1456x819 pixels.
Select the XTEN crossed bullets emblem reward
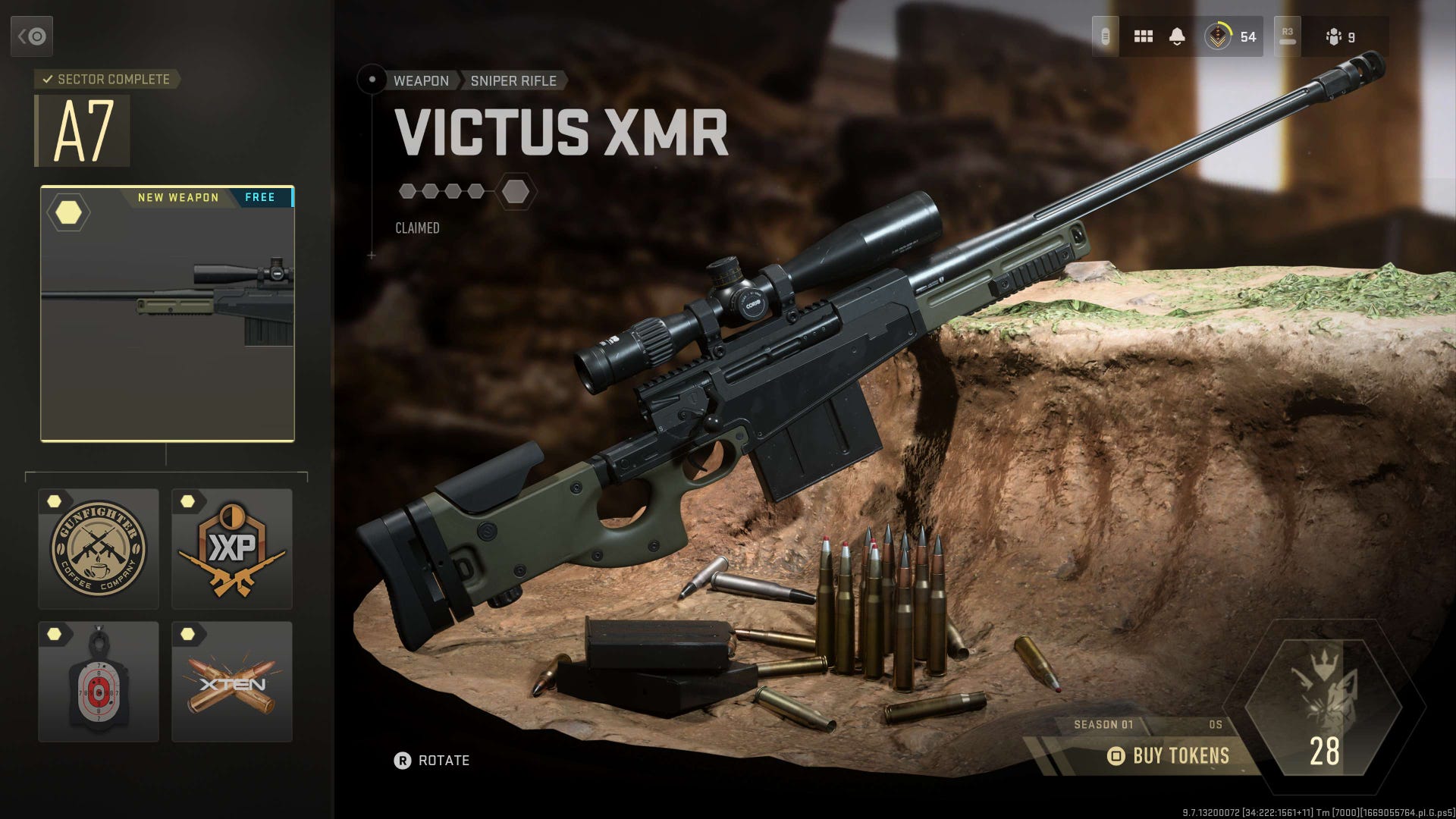point(233,682)
